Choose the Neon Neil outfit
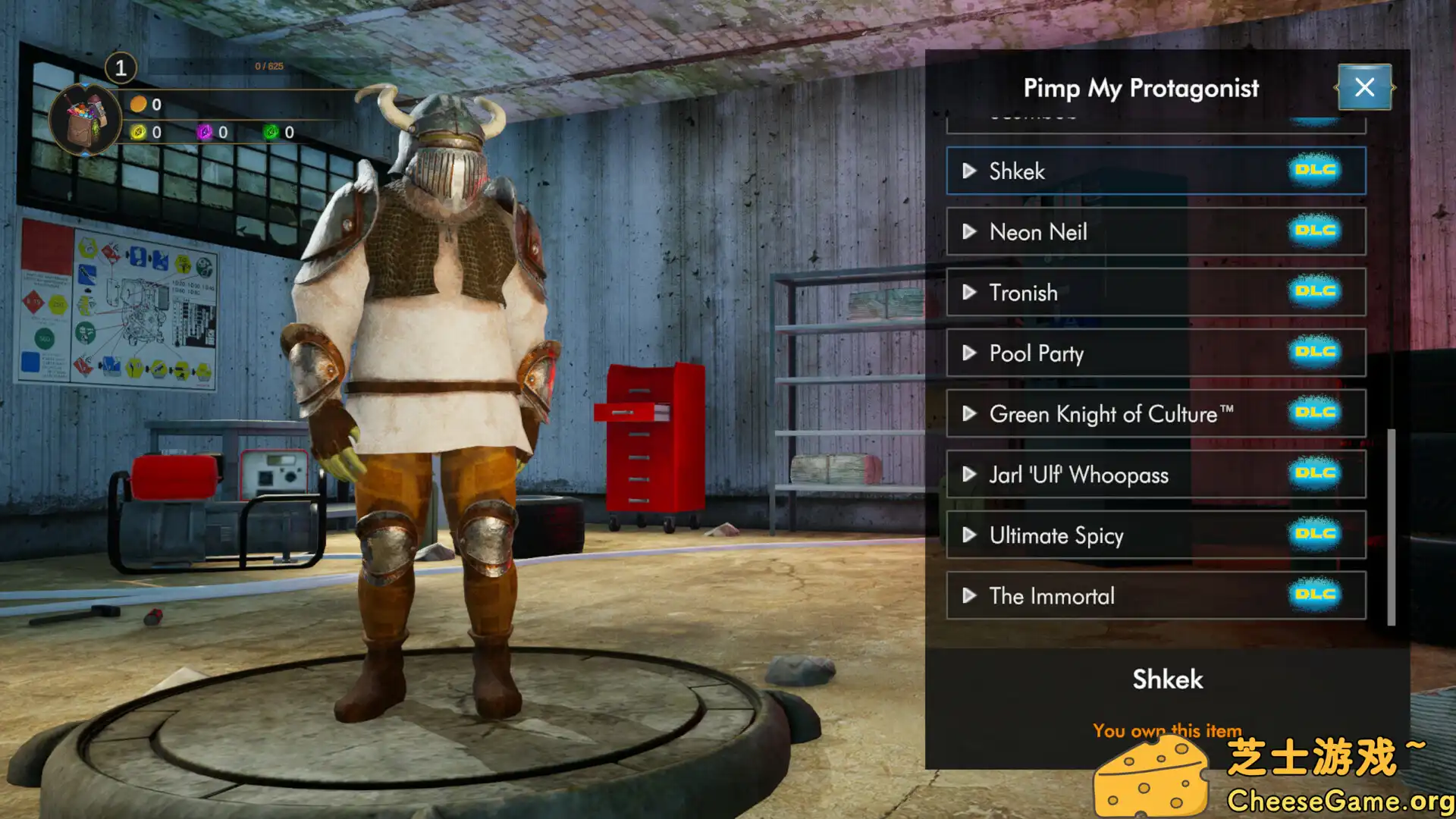The image size is (1456, 819). pyautogui.click(x=1155, y=232)
